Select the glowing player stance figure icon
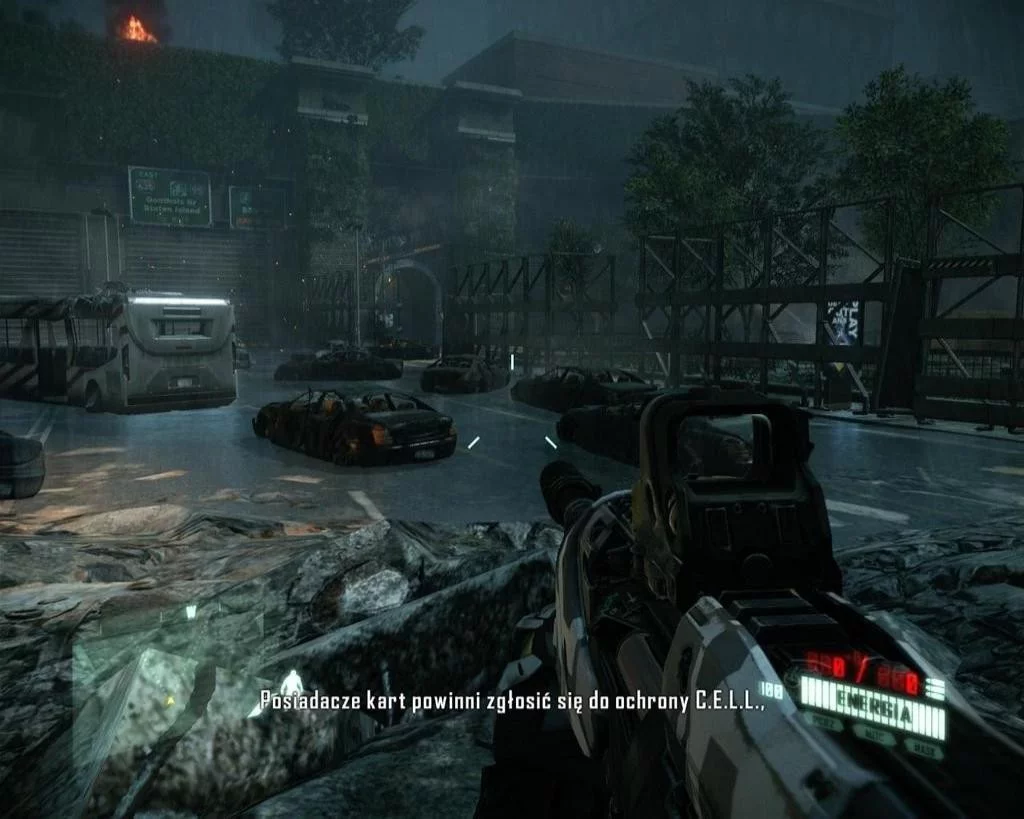Screen dimensions: 1024x819 290,683
